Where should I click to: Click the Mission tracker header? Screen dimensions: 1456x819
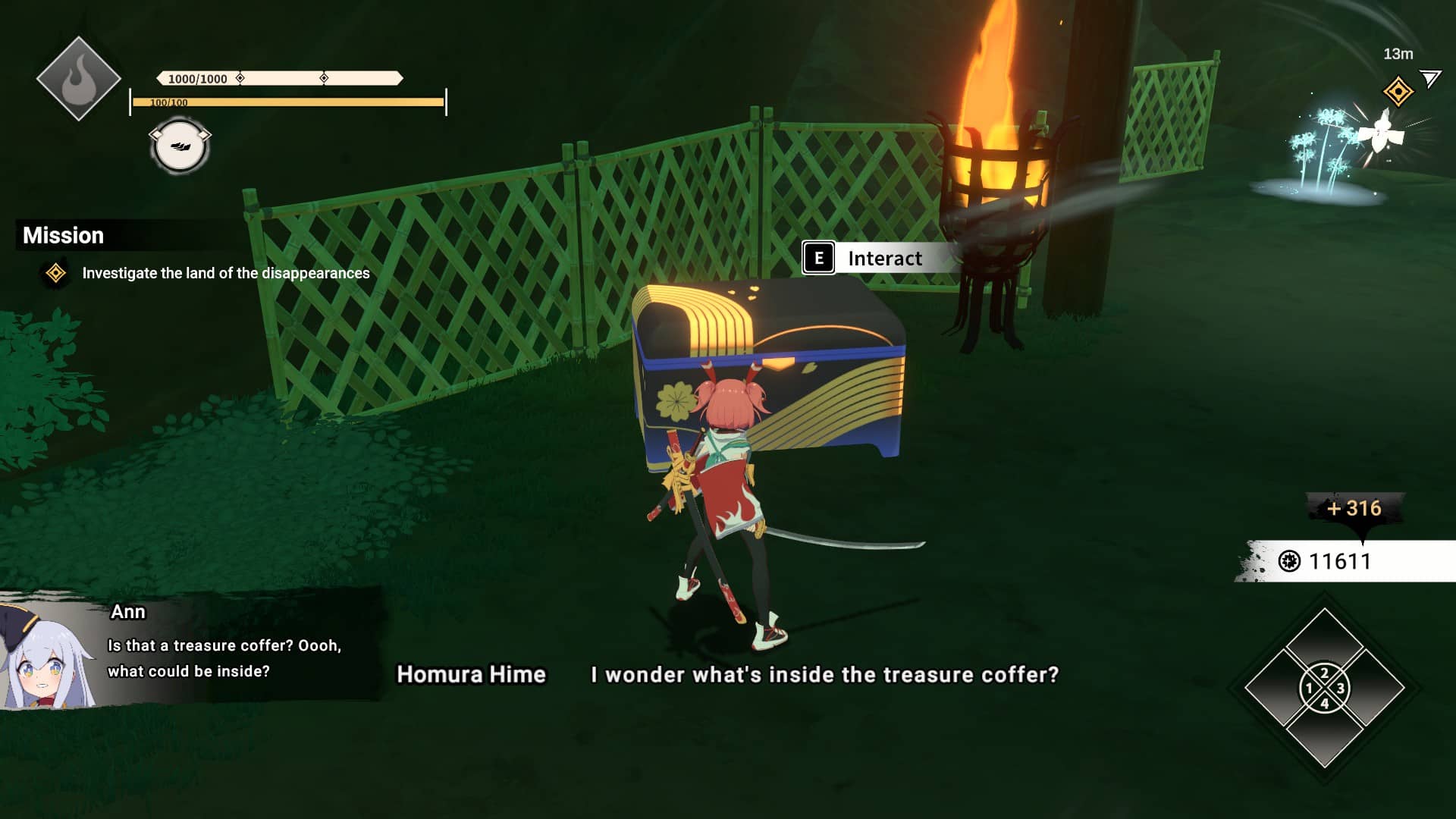[64, 235]
